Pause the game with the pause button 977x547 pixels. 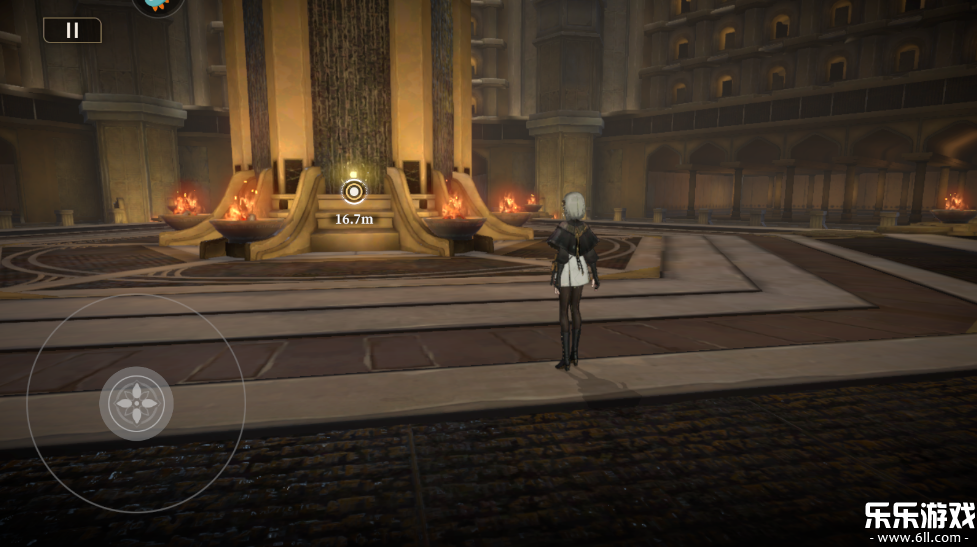pos(72,30)
